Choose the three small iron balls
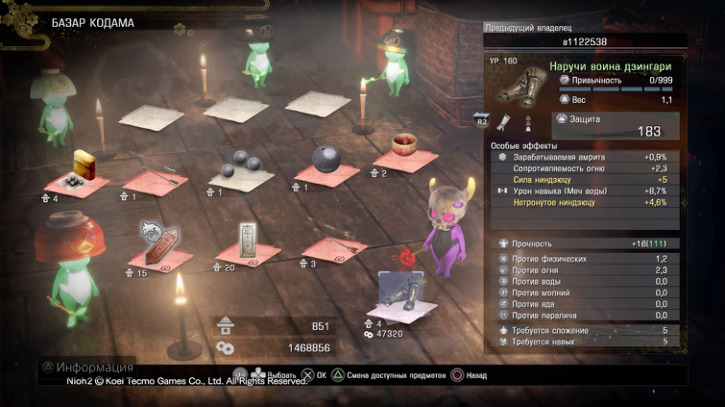The image size is (725, 407). click(x=240, y=166)
